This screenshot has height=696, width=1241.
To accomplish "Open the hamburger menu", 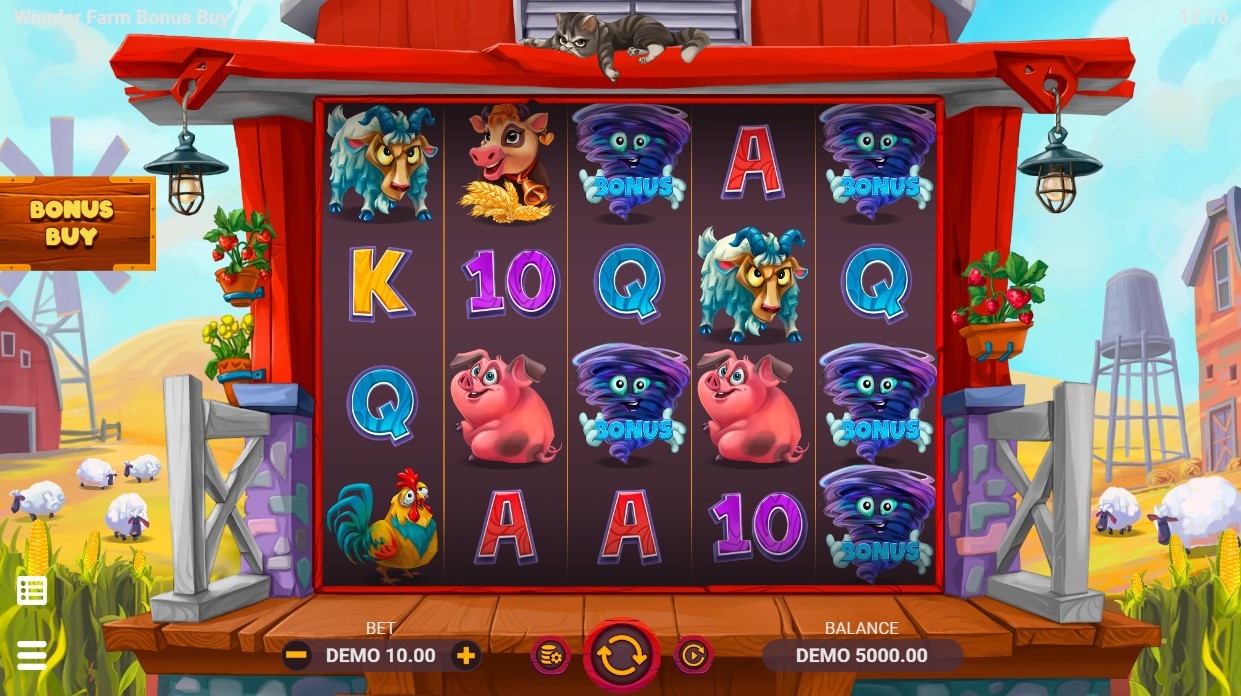I will tap(32, 655).
